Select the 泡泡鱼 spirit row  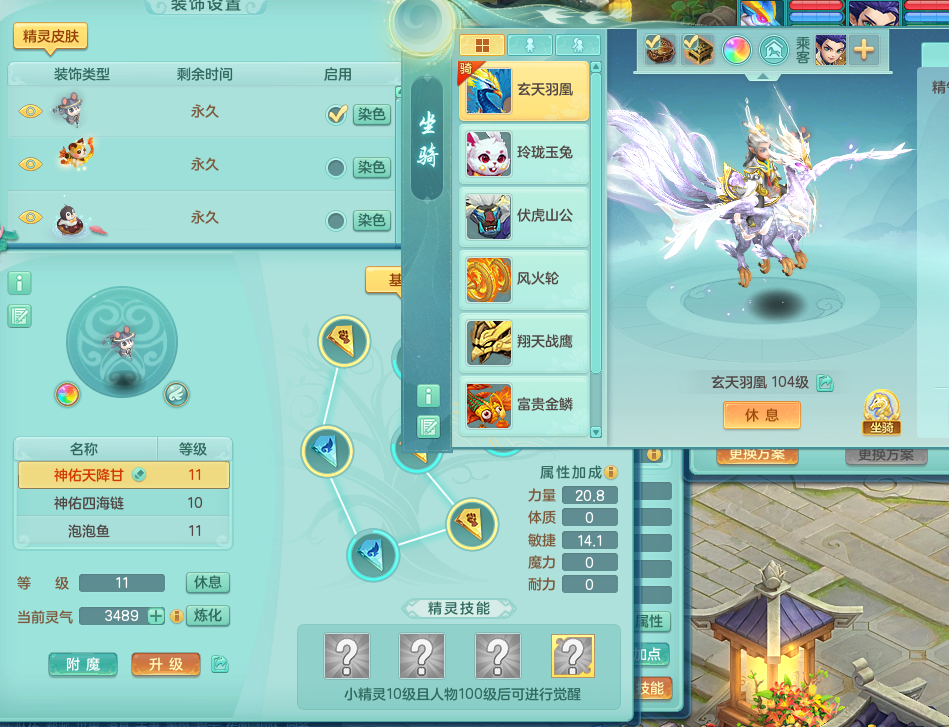pos(123,531)
